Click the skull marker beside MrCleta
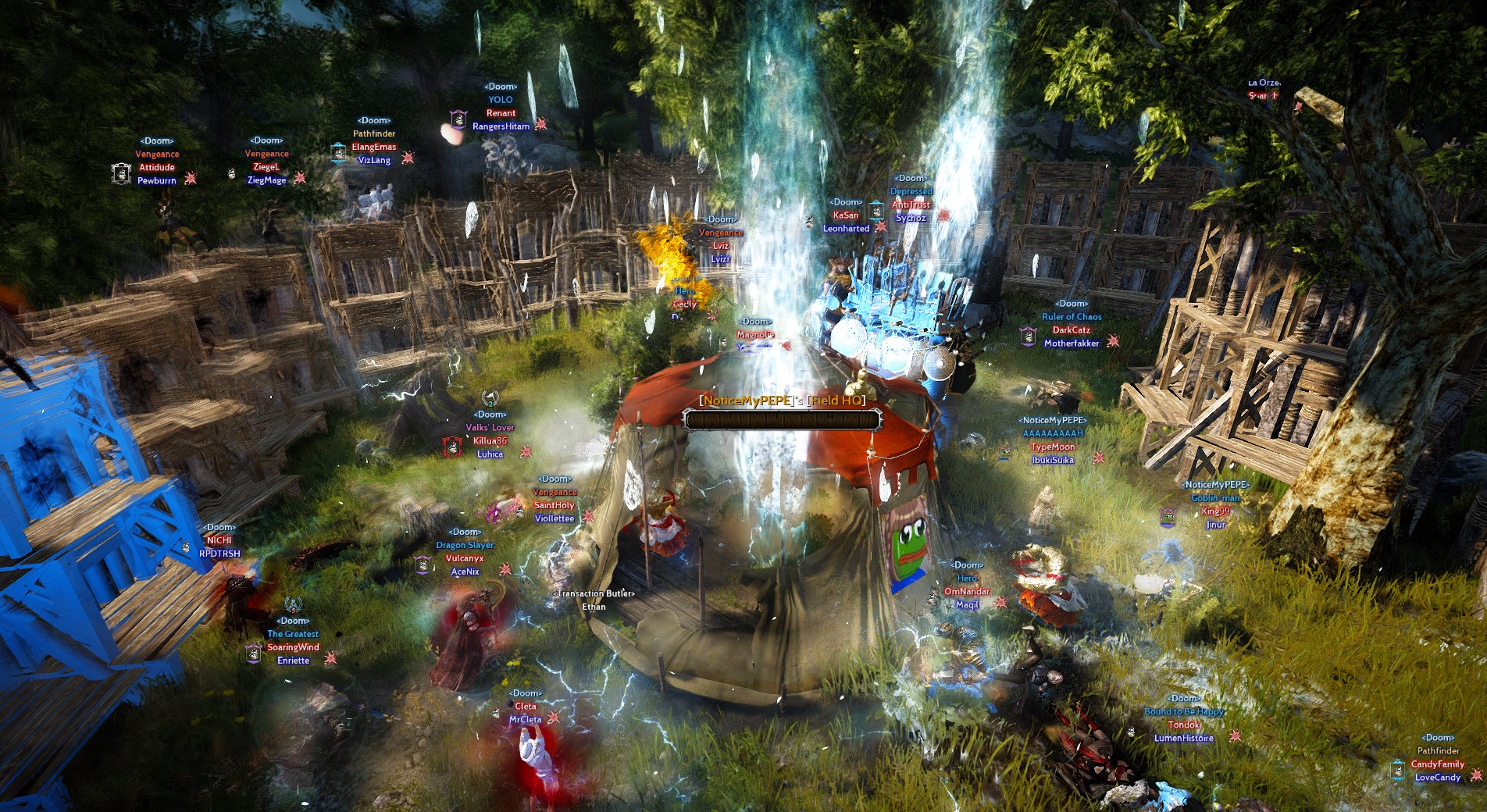 554,718
